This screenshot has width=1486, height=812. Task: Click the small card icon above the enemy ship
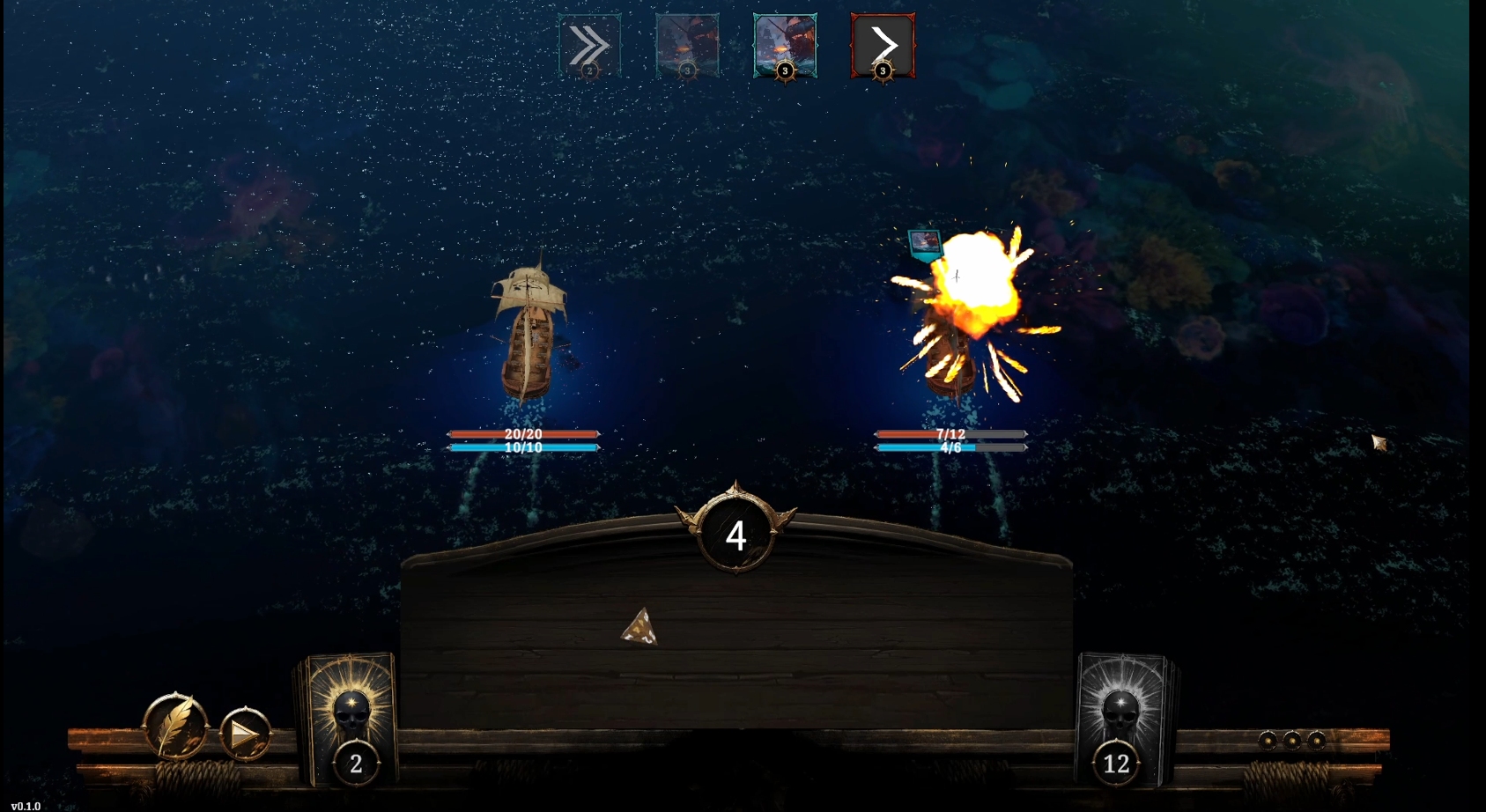tap(924, 244)
